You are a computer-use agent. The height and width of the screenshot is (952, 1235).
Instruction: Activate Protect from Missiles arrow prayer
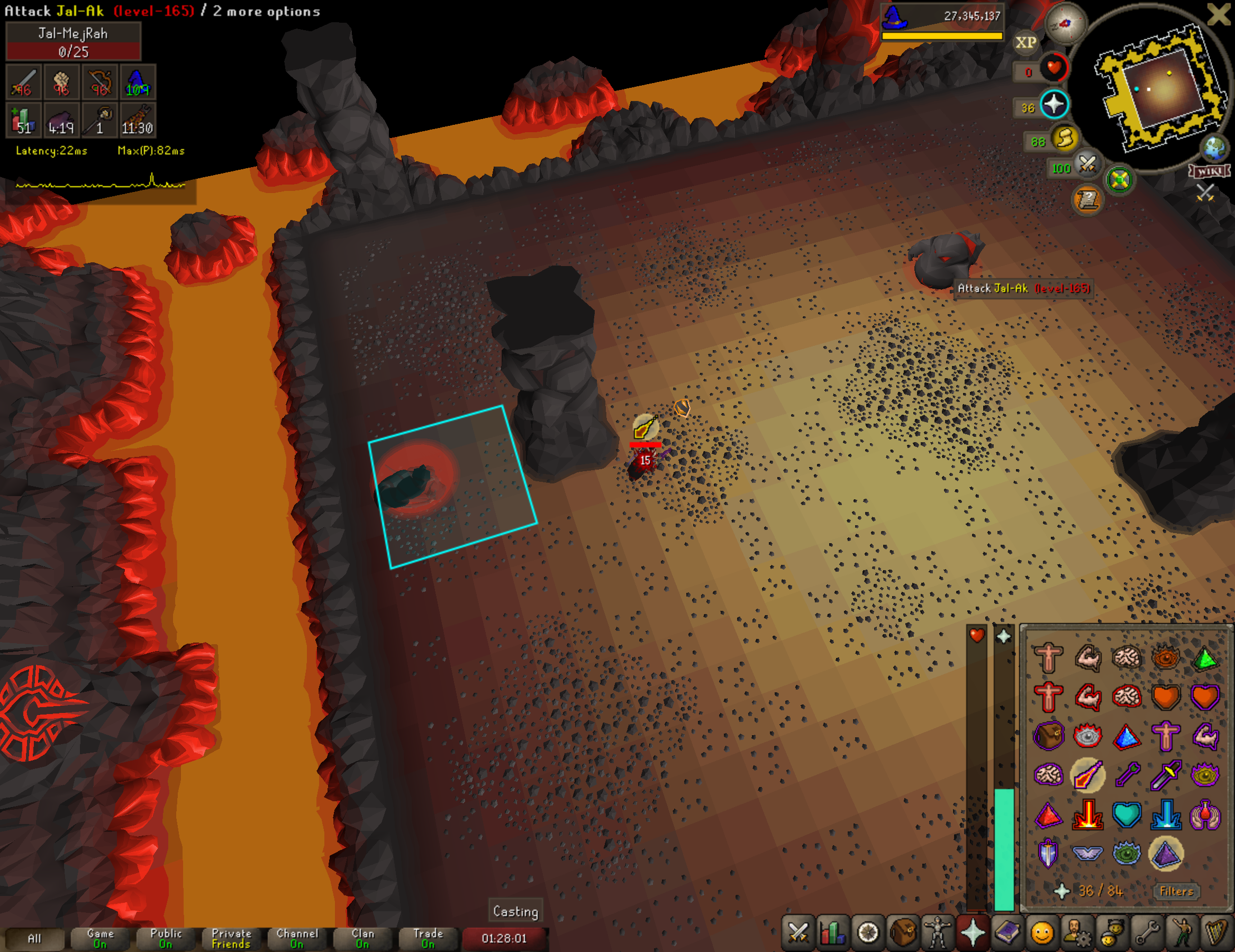point(1127,776)
